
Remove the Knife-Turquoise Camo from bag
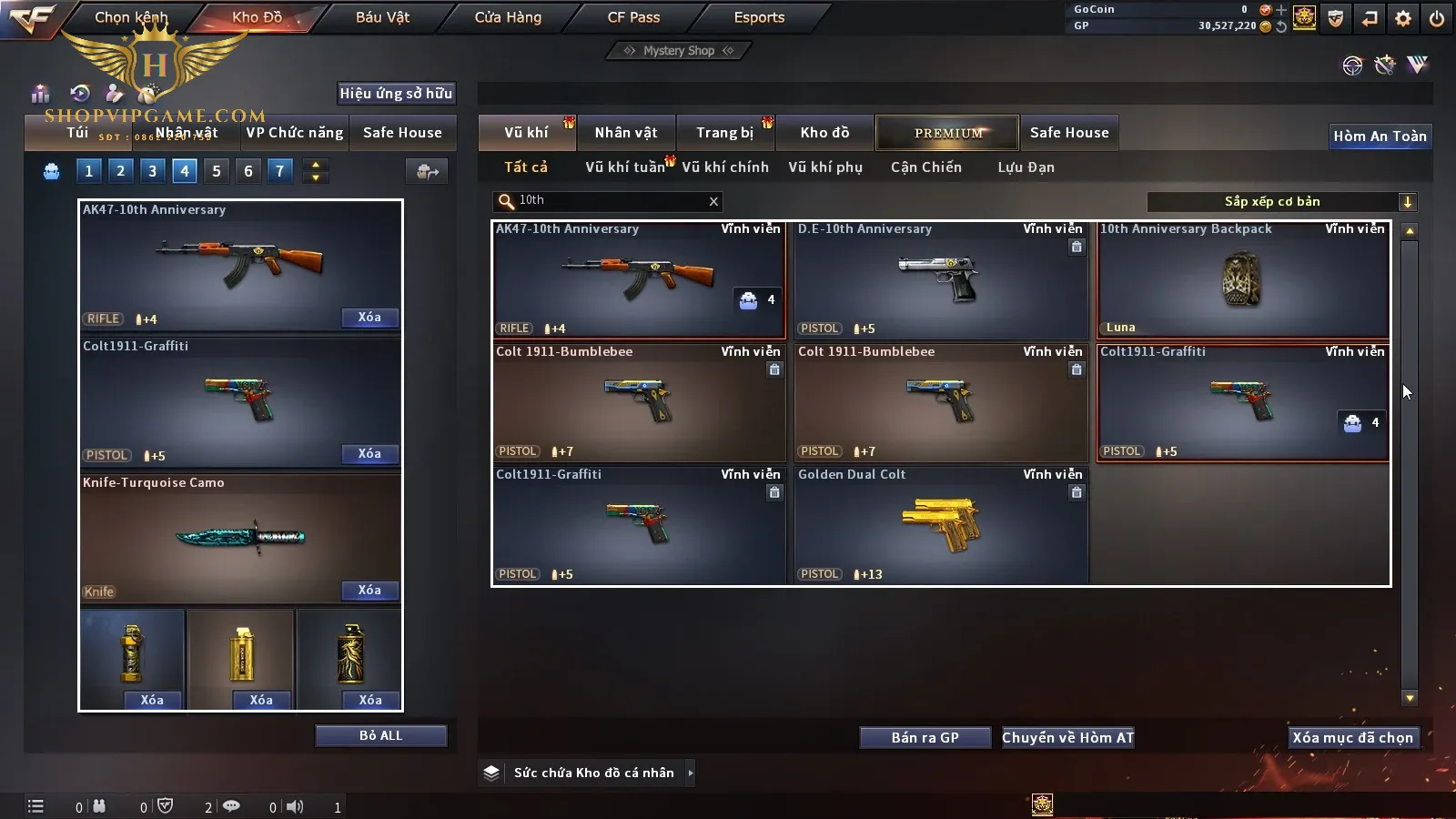click(369, 591)
